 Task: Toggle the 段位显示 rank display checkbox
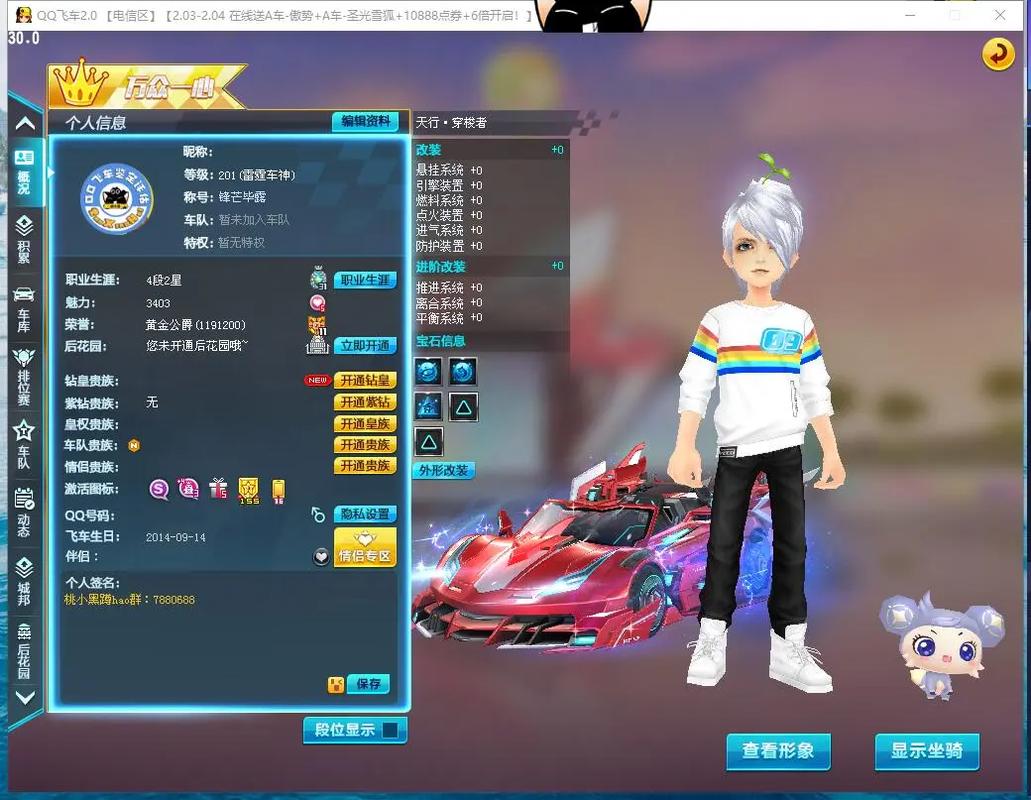390,730
